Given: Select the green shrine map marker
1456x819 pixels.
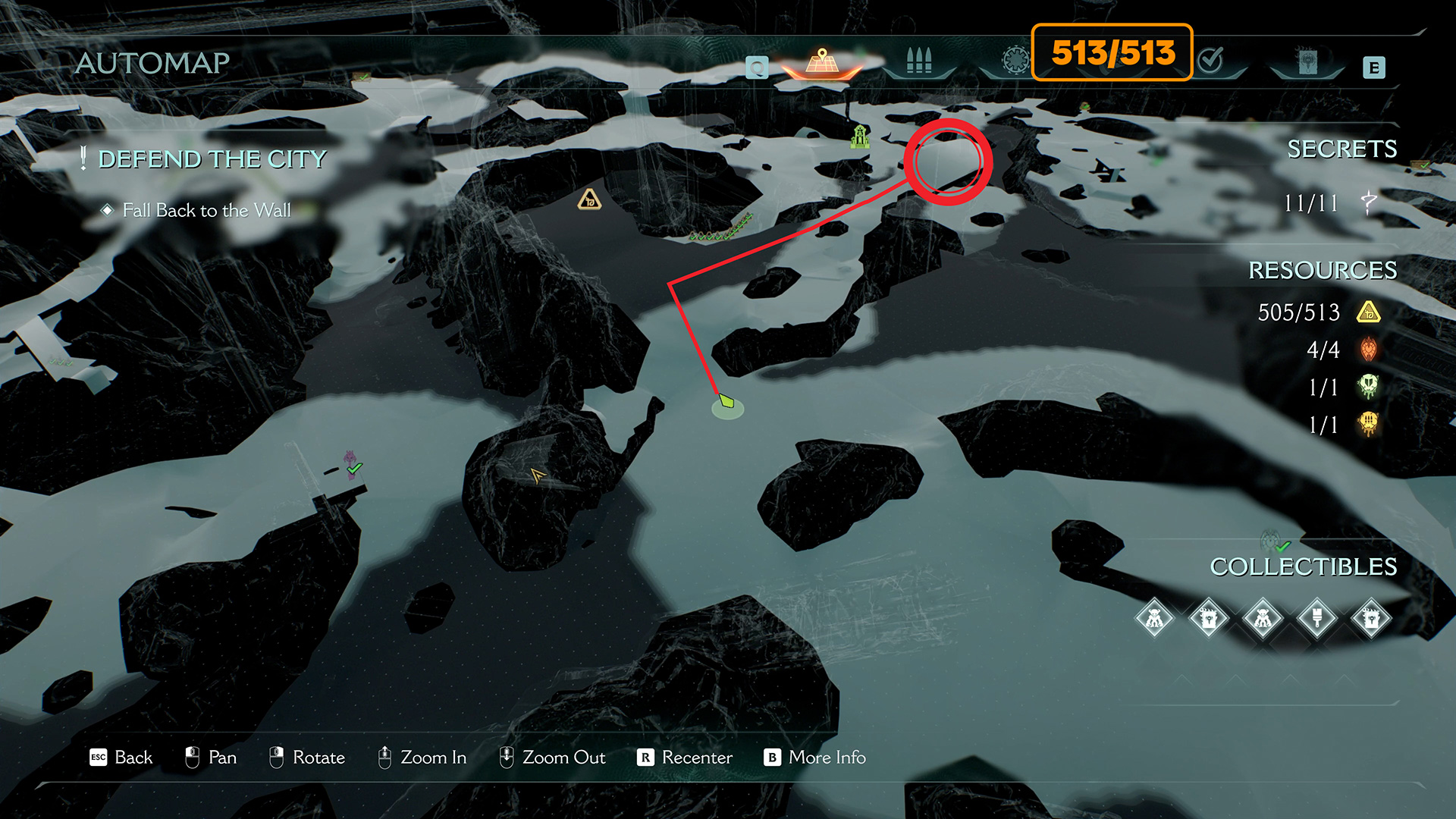Looking at the screenshot, I should coord(859,136).
